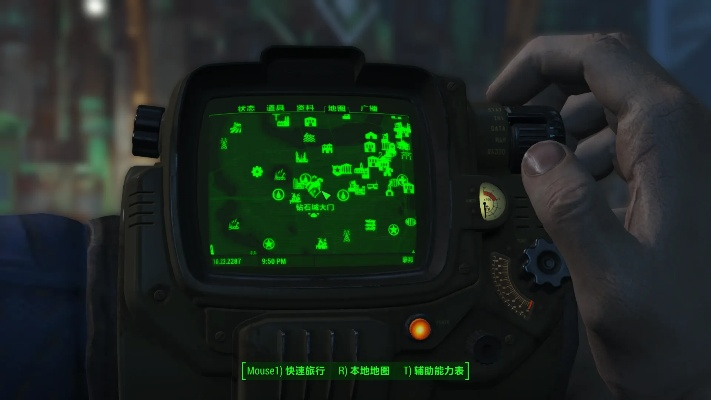Select the 地图 map tab

point(337,108)
